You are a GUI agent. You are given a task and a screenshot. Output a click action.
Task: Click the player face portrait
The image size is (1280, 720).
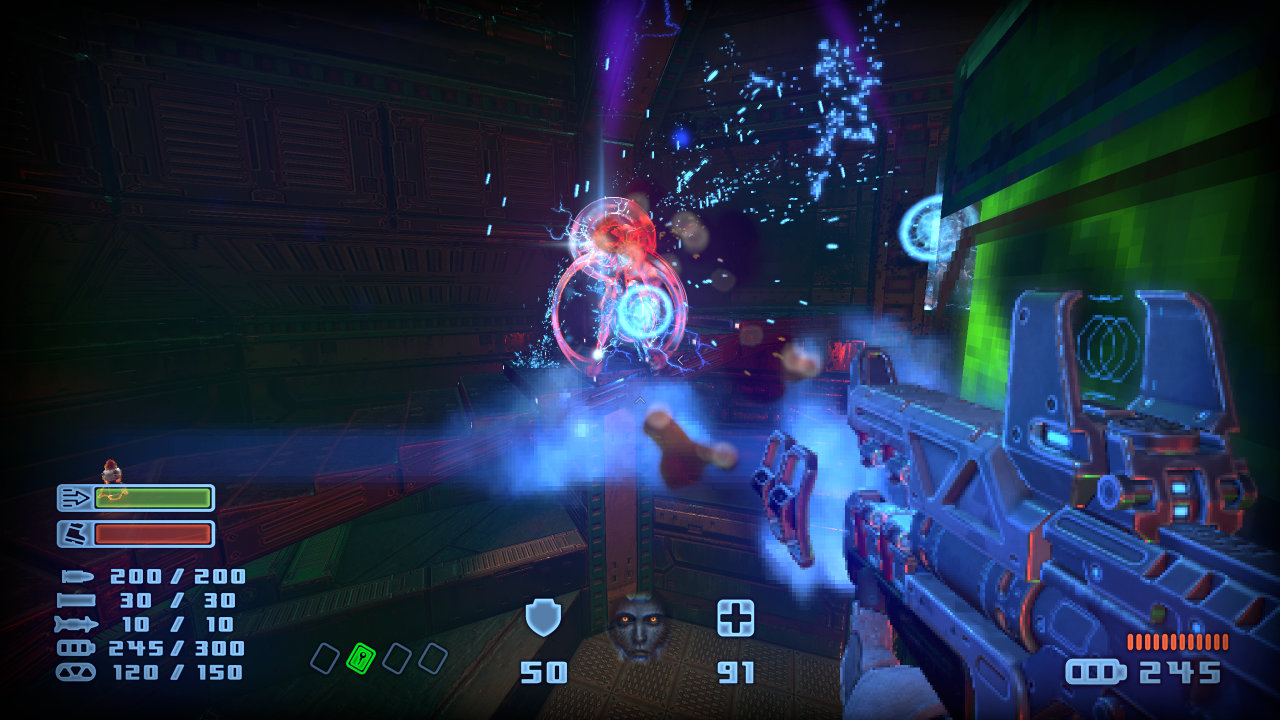tap(638, 627)
